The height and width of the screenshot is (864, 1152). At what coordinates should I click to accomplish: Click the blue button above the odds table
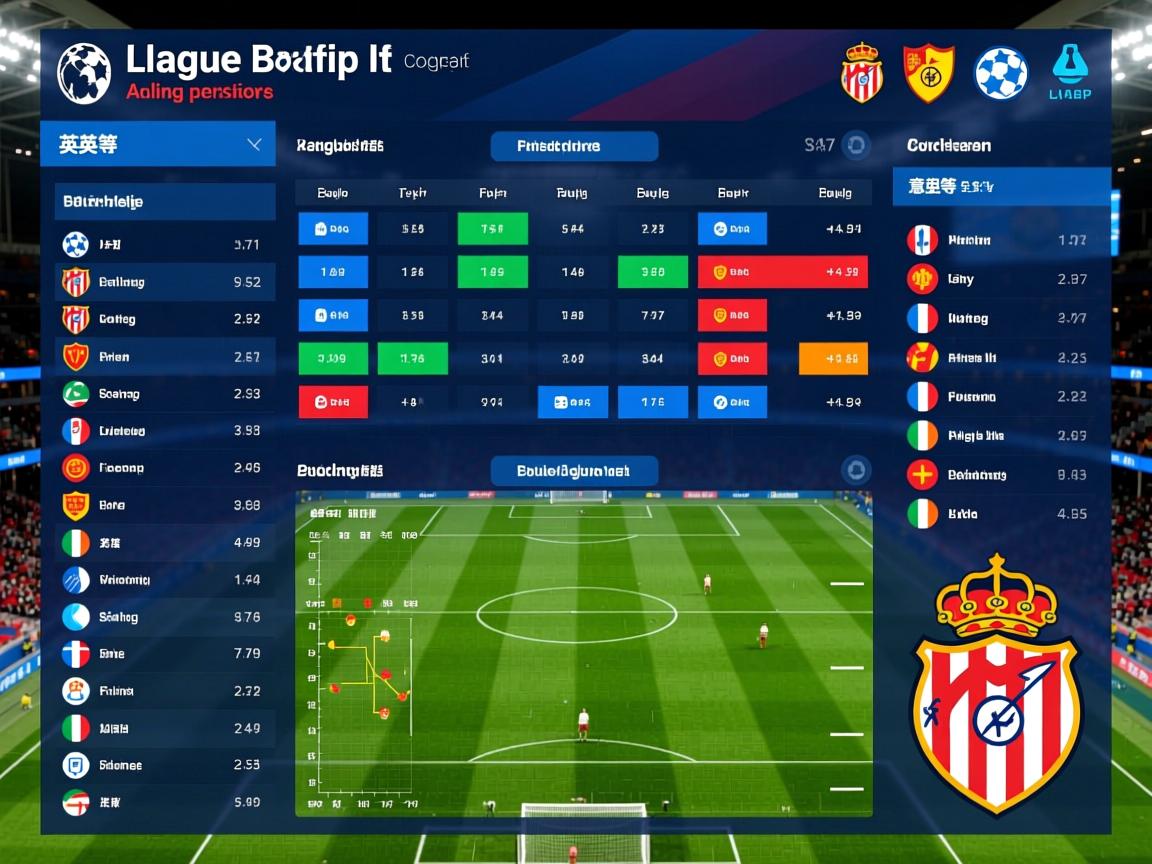click(574, 146)
